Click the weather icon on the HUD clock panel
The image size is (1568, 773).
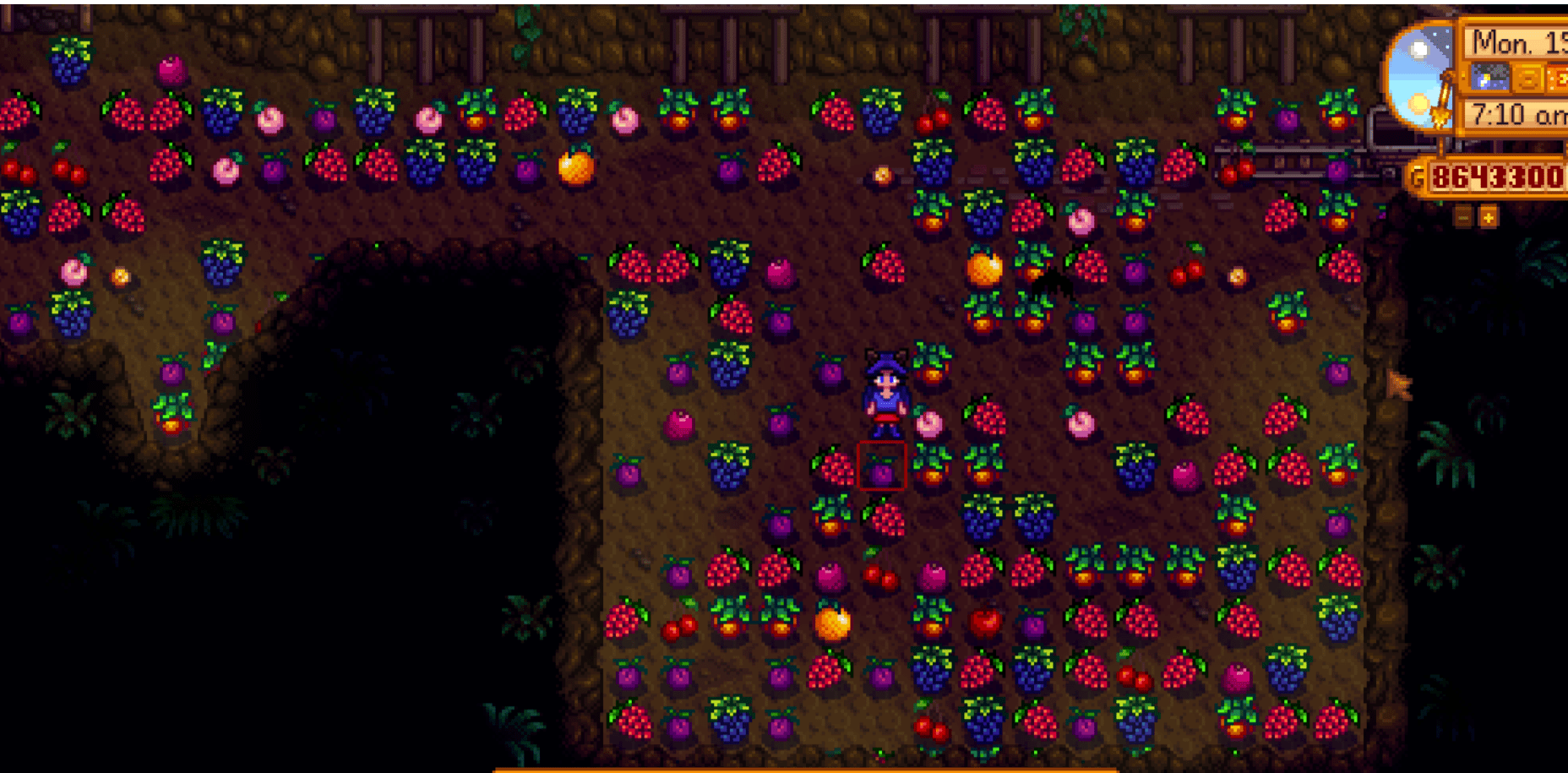pyautogui.click(x=1489, y=78)
